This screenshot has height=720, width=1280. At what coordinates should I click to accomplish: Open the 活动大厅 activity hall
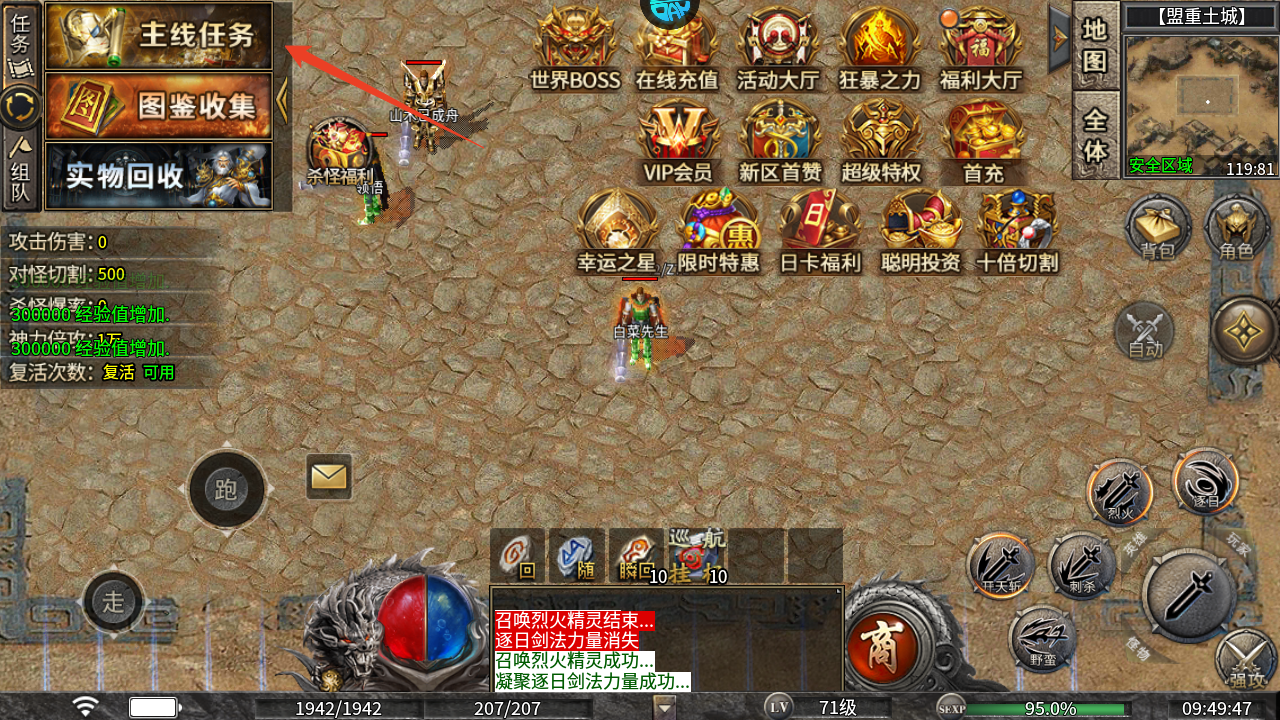778,50
